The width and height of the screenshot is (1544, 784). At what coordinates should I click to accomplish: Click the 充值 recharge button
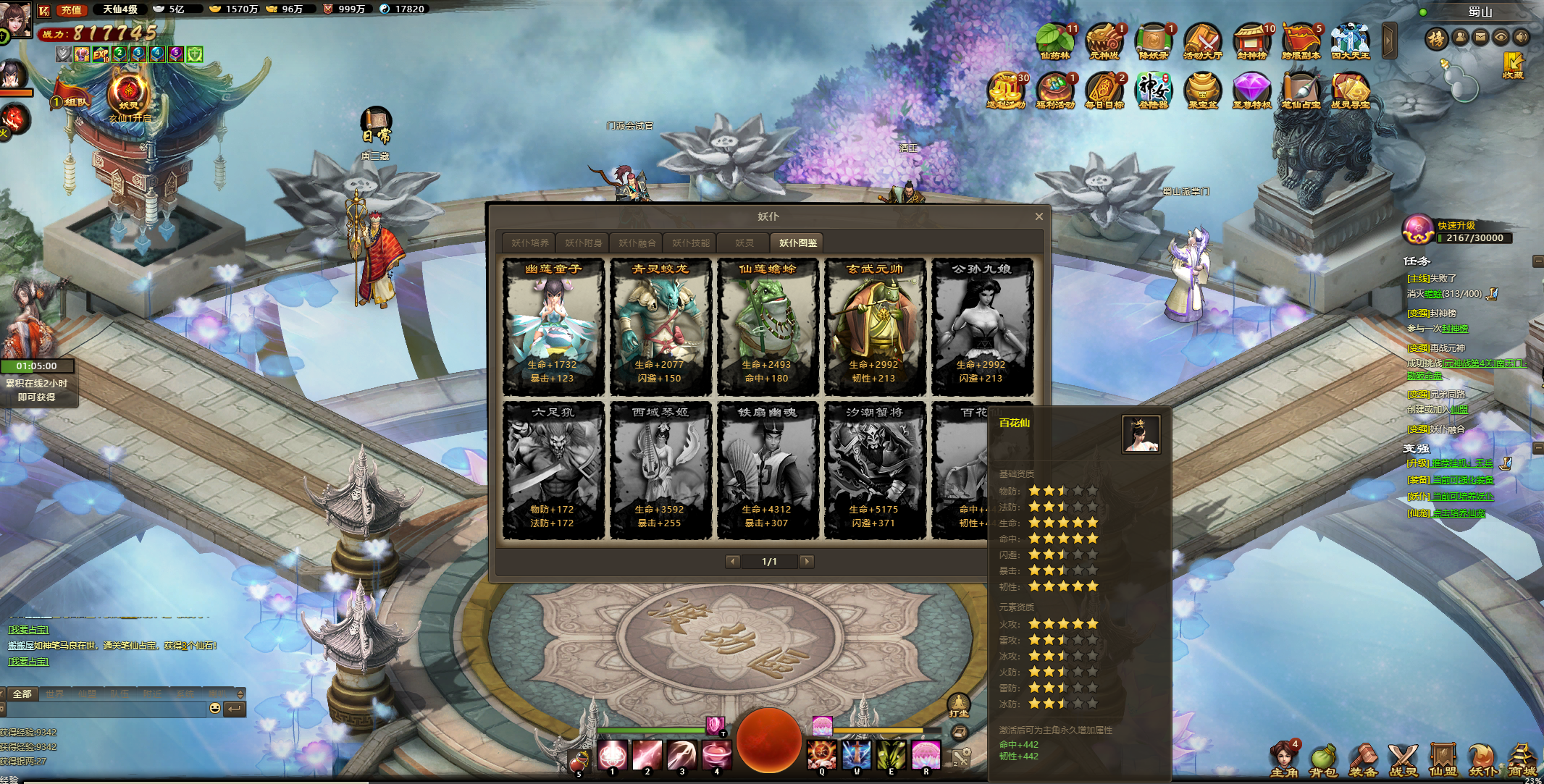pos(71,9)
